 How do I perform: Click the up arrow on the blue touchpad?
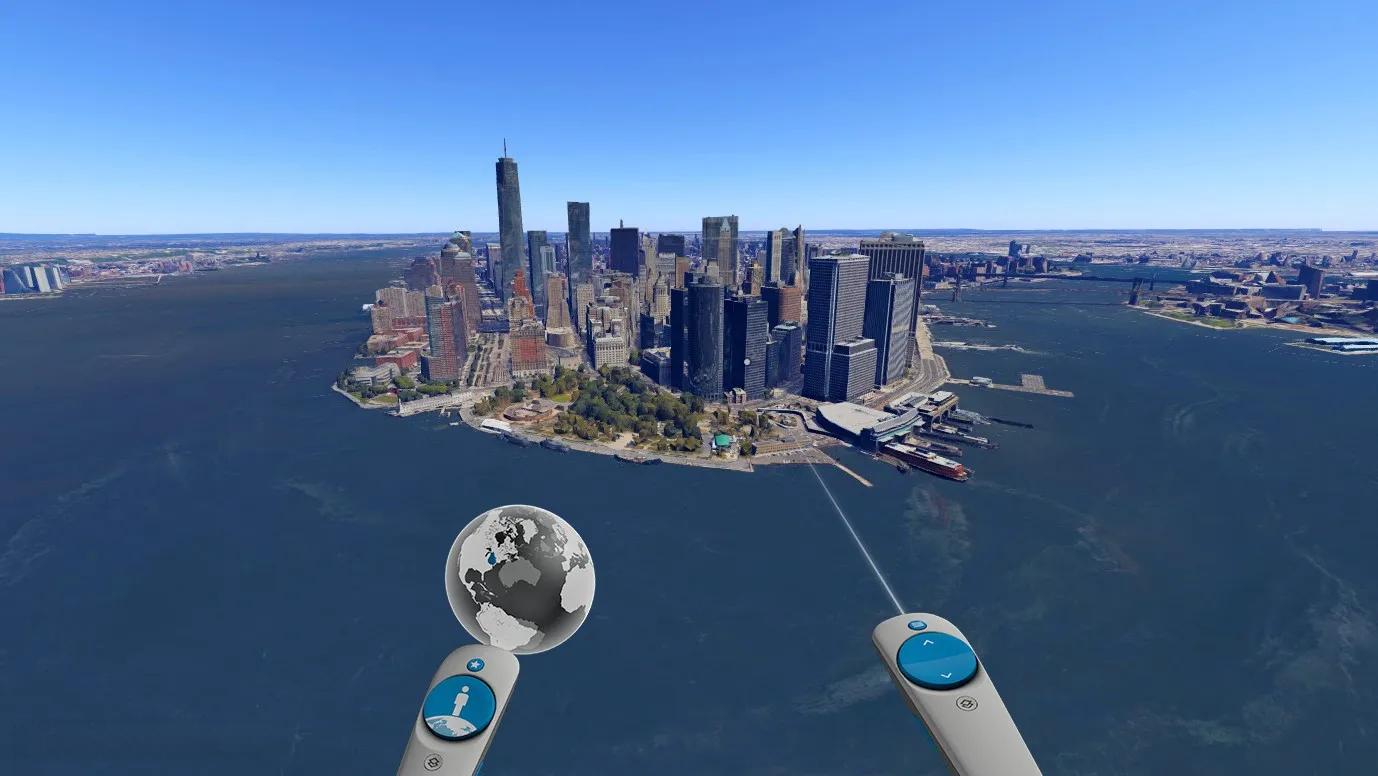[x=928, y=642]
